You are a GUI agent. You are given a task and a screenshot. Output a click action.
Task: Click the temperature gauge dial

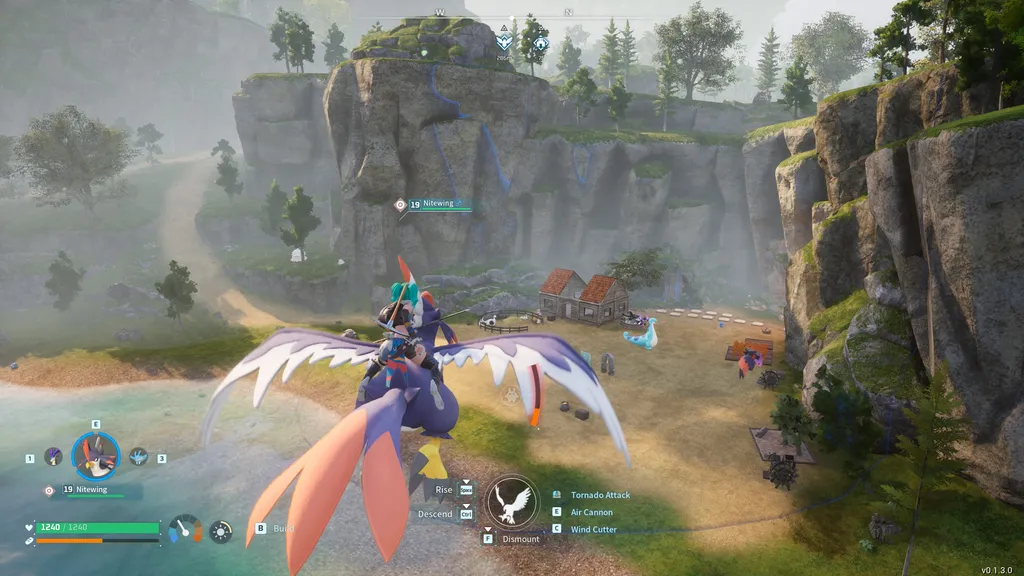pos(185,529)
